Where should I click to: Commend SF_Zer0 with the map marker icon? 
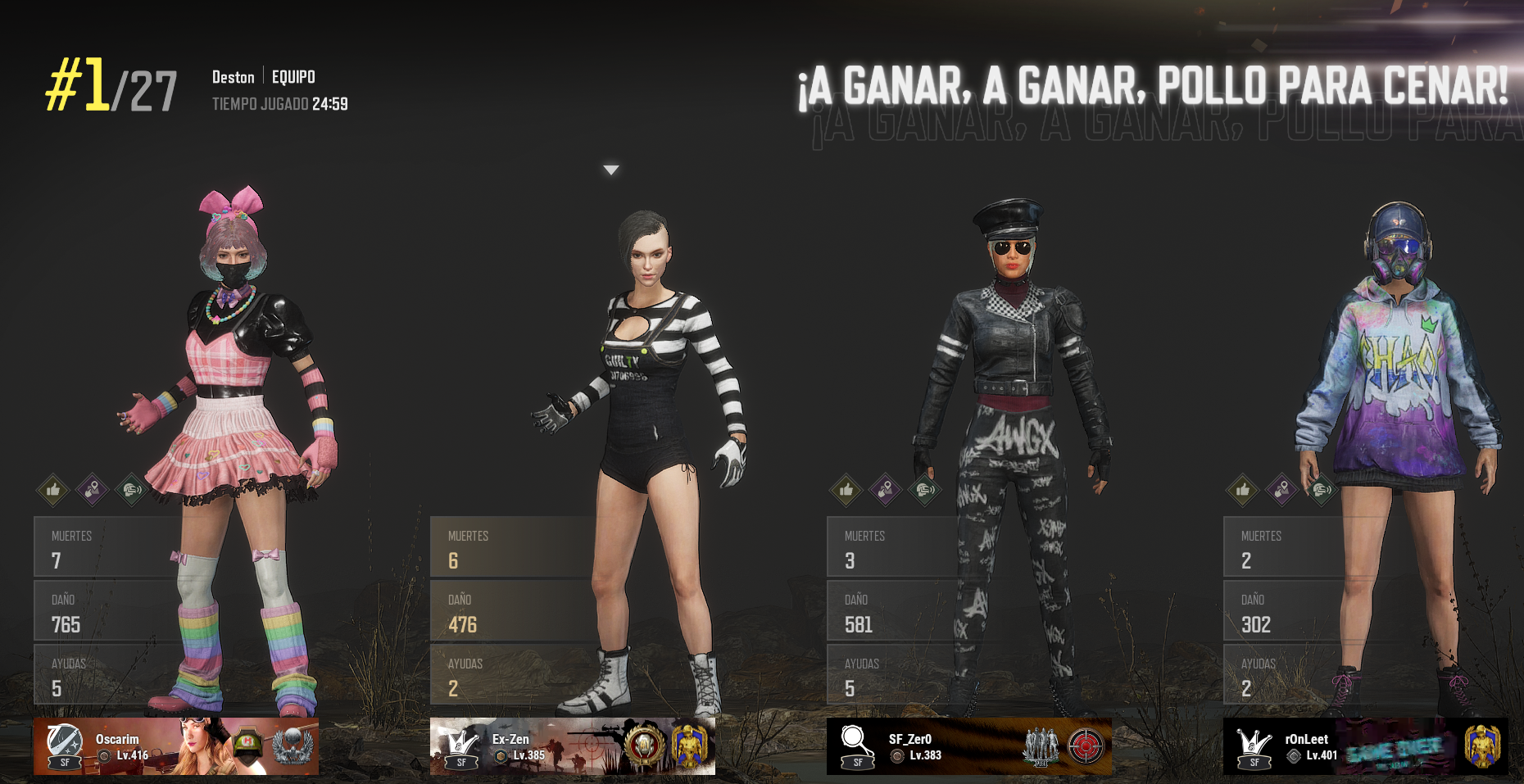coord(885,491)
